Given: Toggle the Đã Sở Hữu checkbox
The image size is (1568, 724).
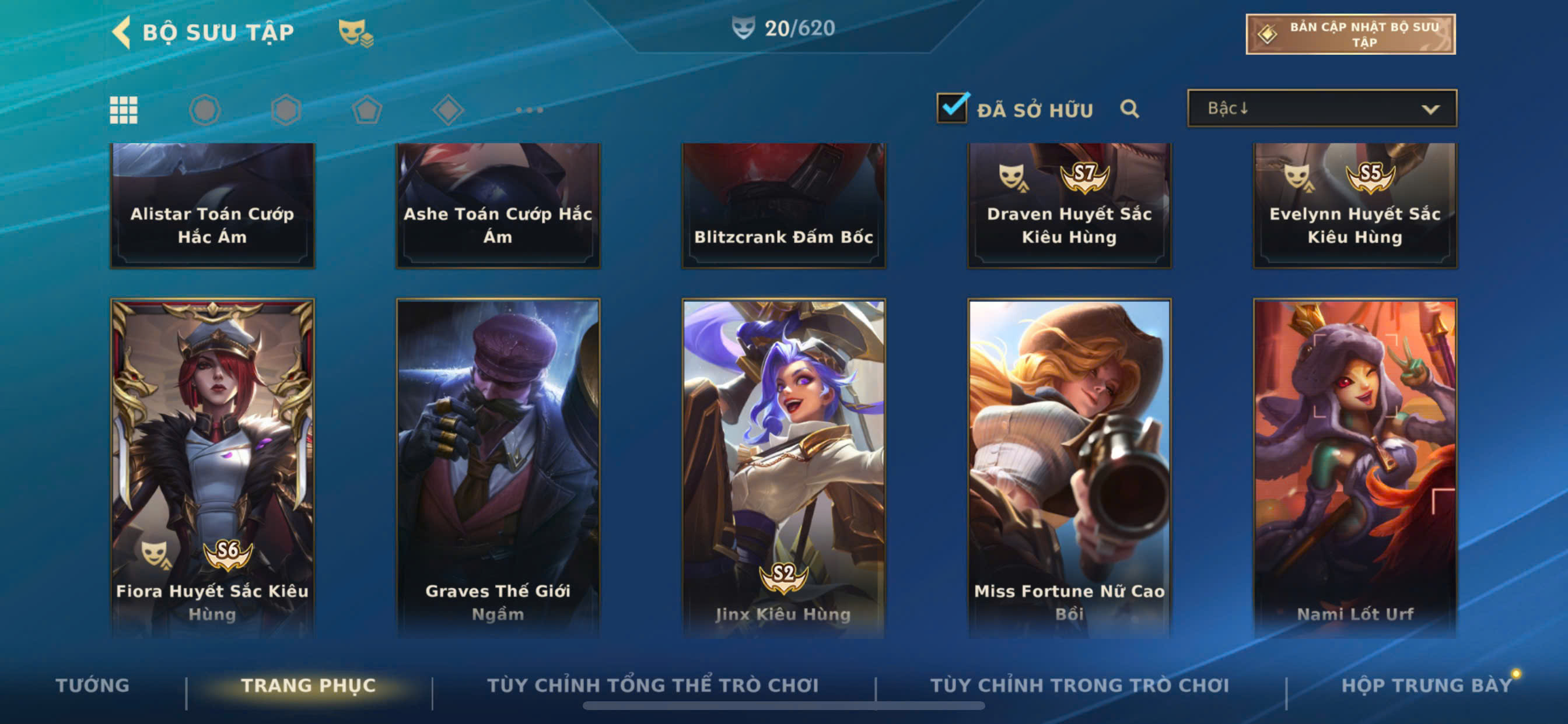Looking at the screenshot, I should (952, 108).
